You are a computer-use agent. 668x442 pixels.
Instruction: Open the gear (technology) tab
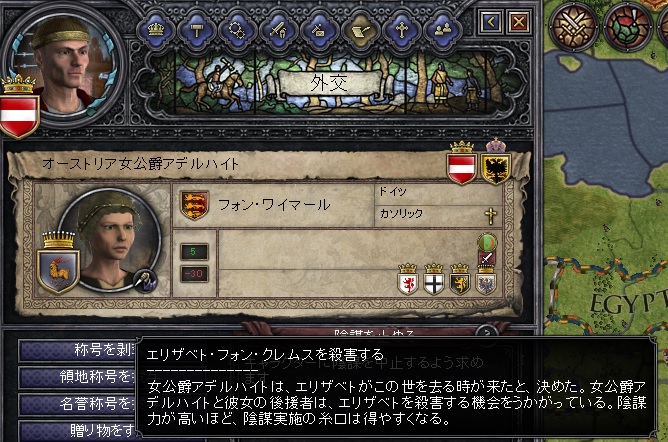pos(238,30)
